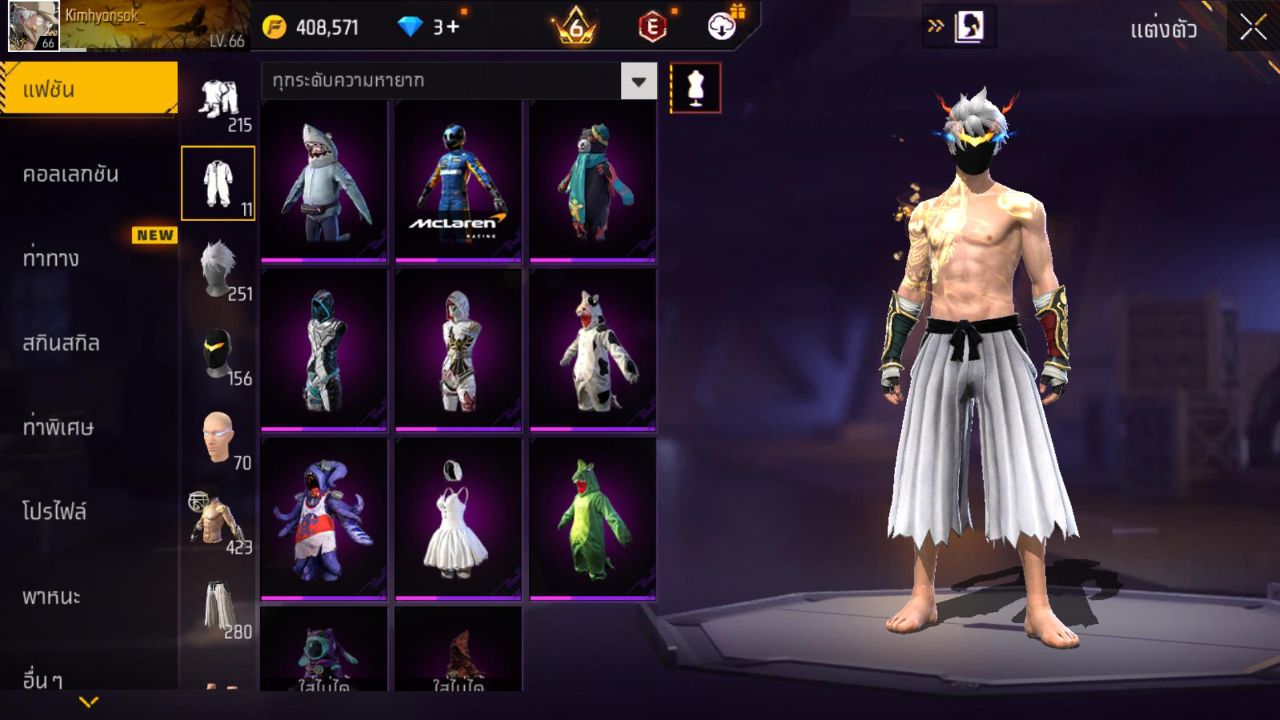The height and width of the screenshot is (720, 1280).
Task: Choose the cow onesie costume
Action: click(592, 349)
